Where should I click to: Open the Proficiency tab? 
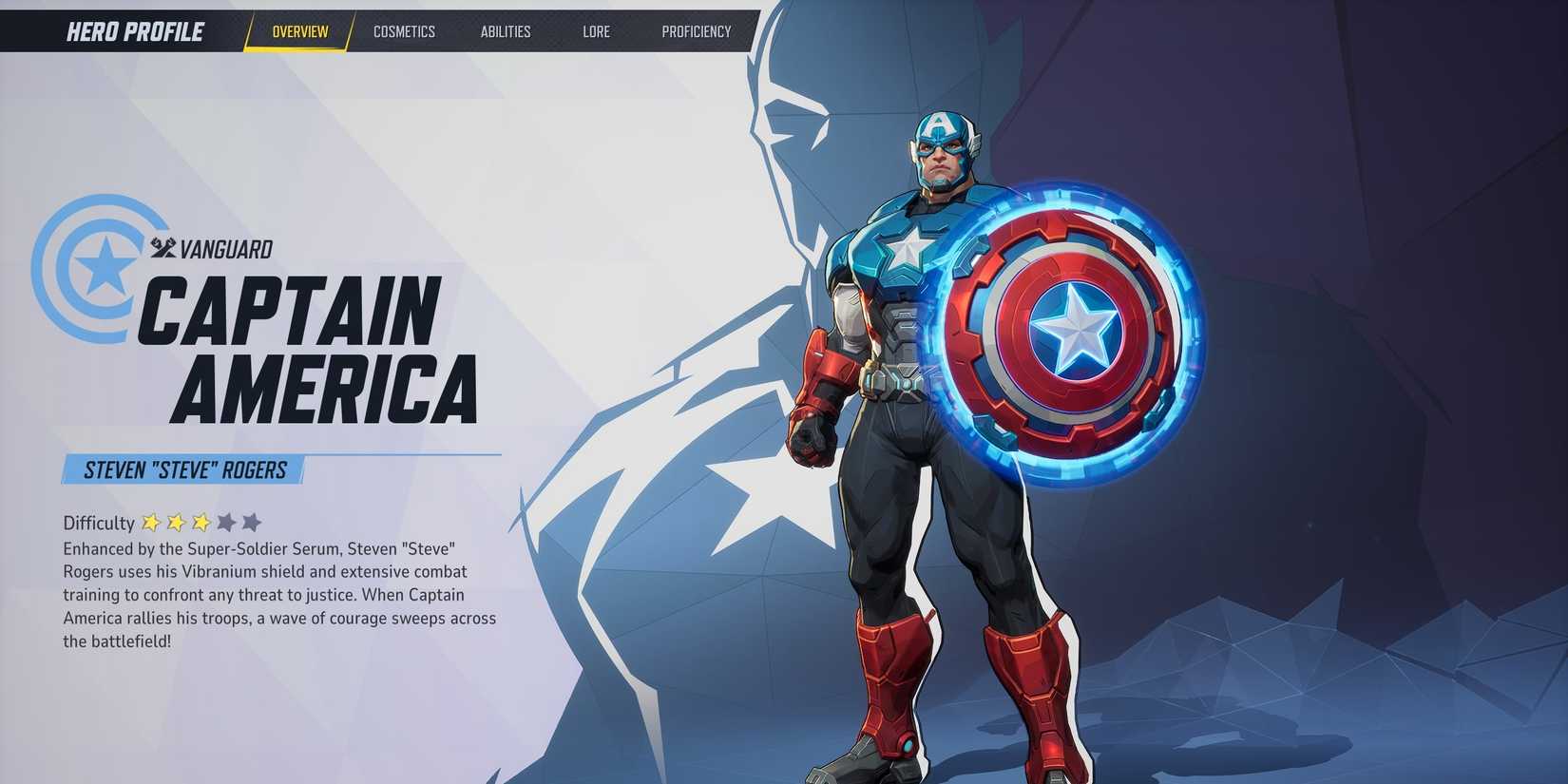pos(697,31)
